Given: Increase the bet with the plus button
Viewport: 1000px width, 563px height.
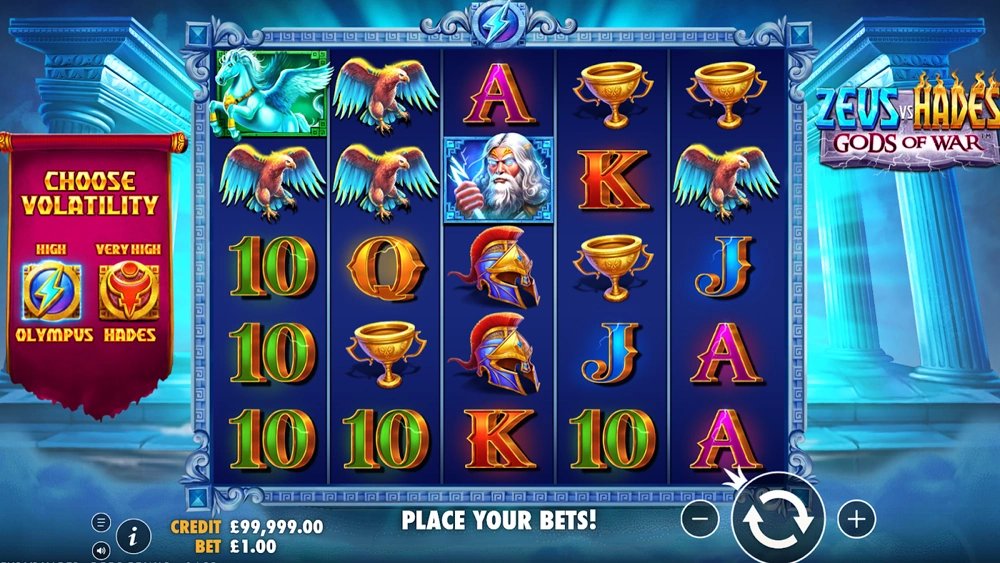Looking at the screenshot, I should click(x=856, y=519).
